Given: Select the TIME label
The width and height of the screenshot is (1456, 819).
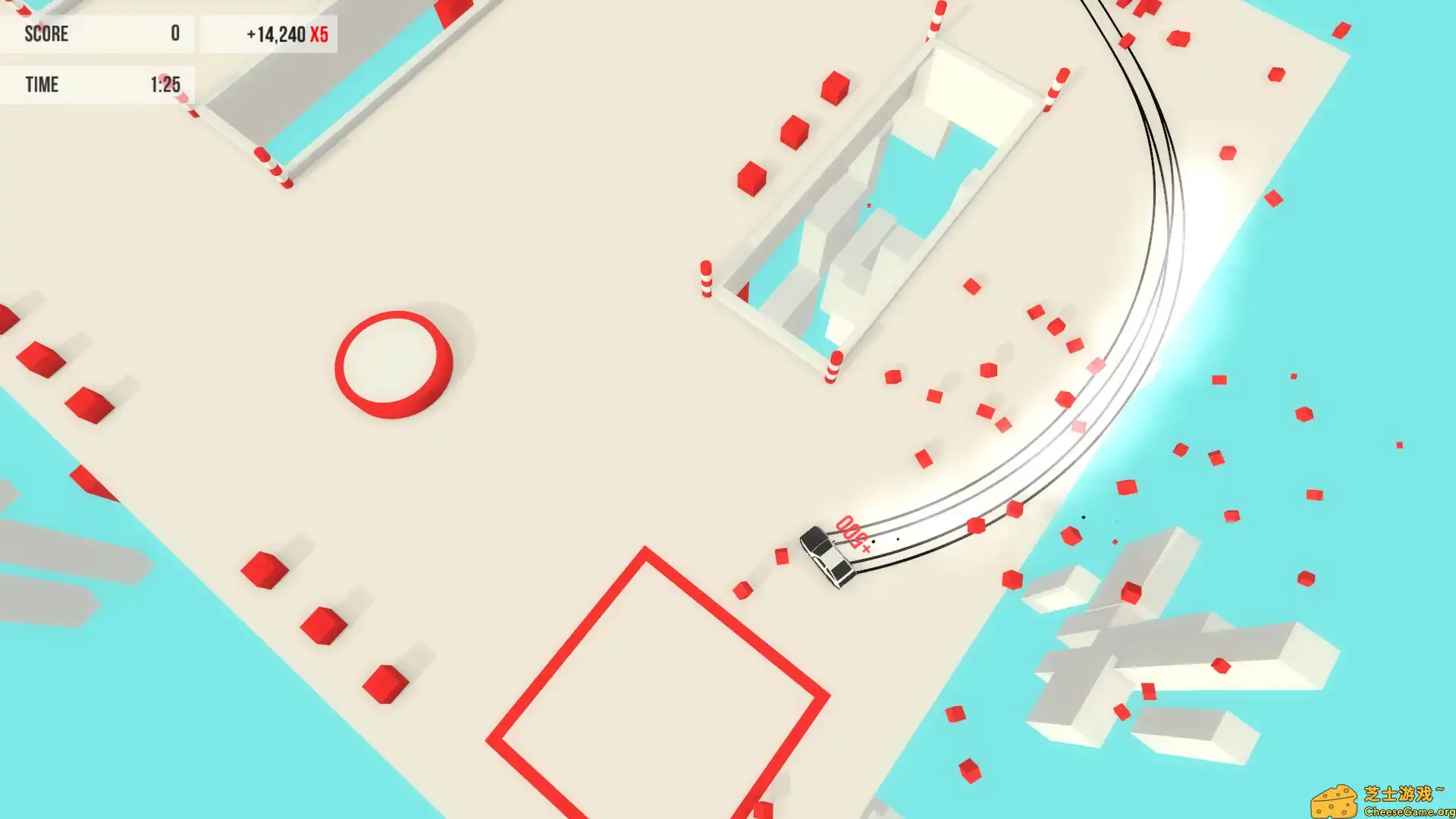Looking at the screenshot, I should [43, 84].
